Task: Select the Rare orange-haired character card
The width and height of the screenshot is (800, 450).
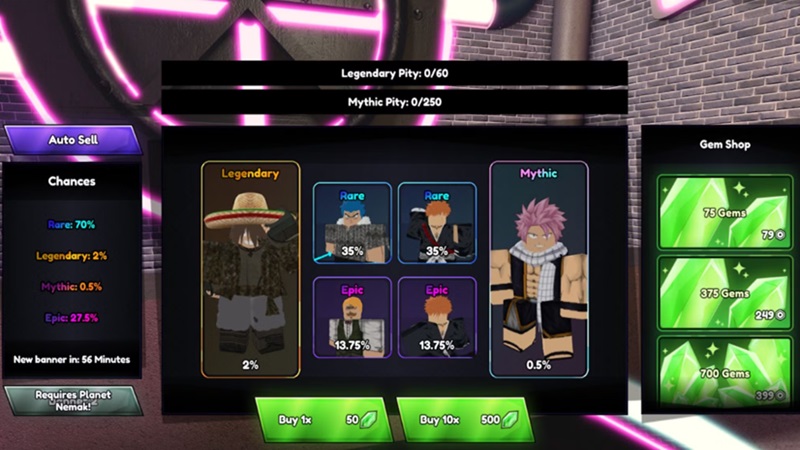Action: [436, 223]
